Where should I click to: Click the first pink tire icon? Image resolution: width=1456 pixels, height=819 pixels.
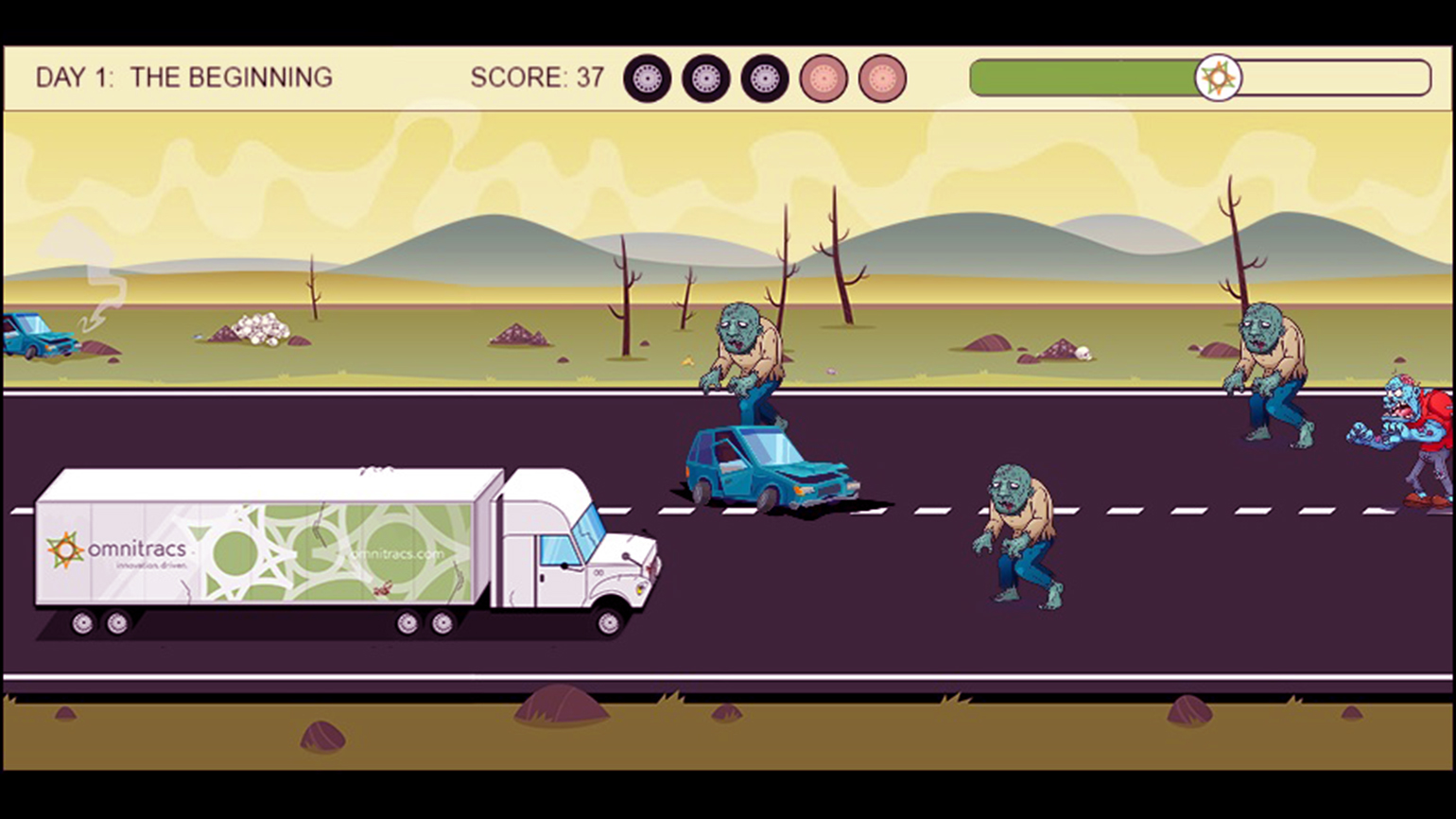click(824, 76)
